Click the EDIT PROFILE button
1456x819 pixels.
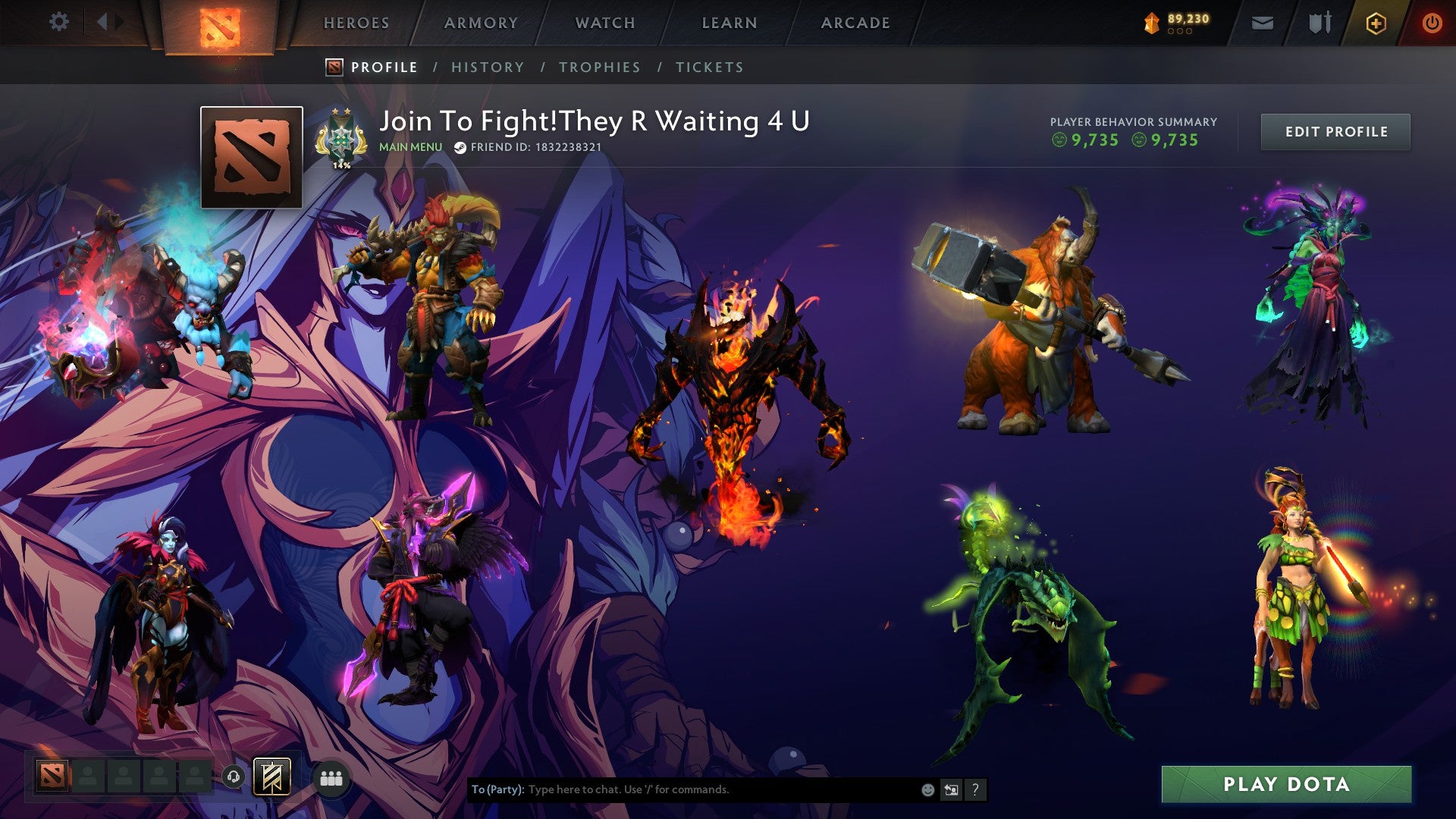coord(1335,130)
